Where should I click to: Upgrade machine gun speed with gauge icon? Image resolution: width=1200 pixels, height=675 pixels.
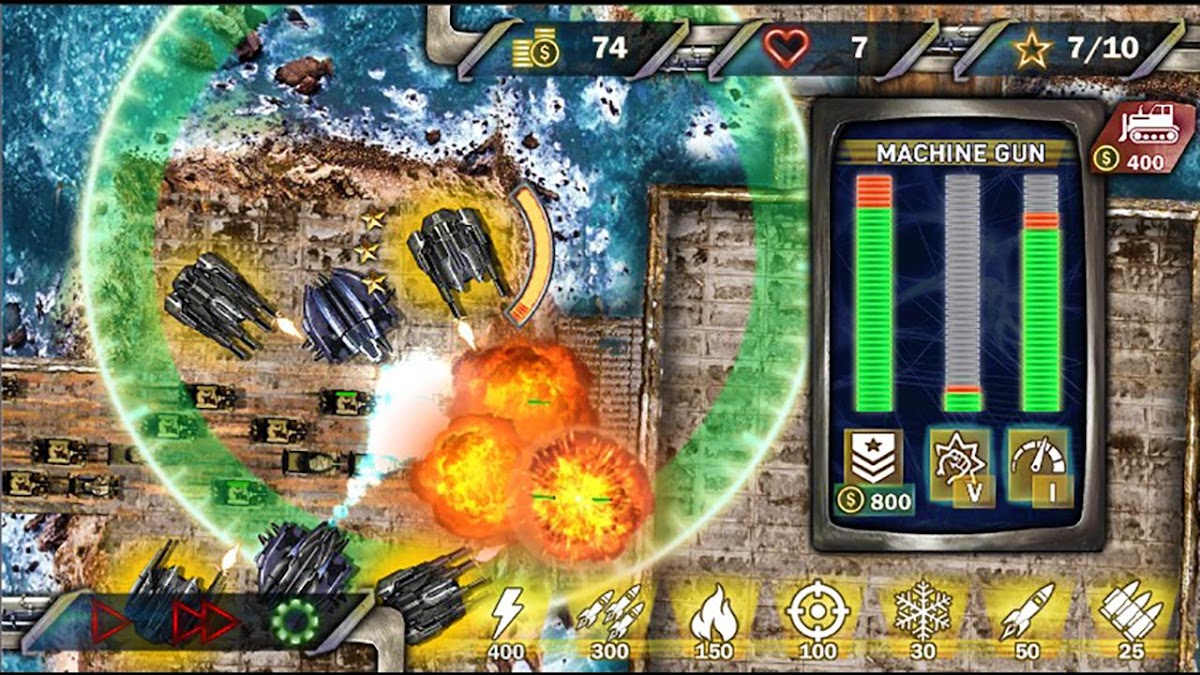coord(1038,466)
